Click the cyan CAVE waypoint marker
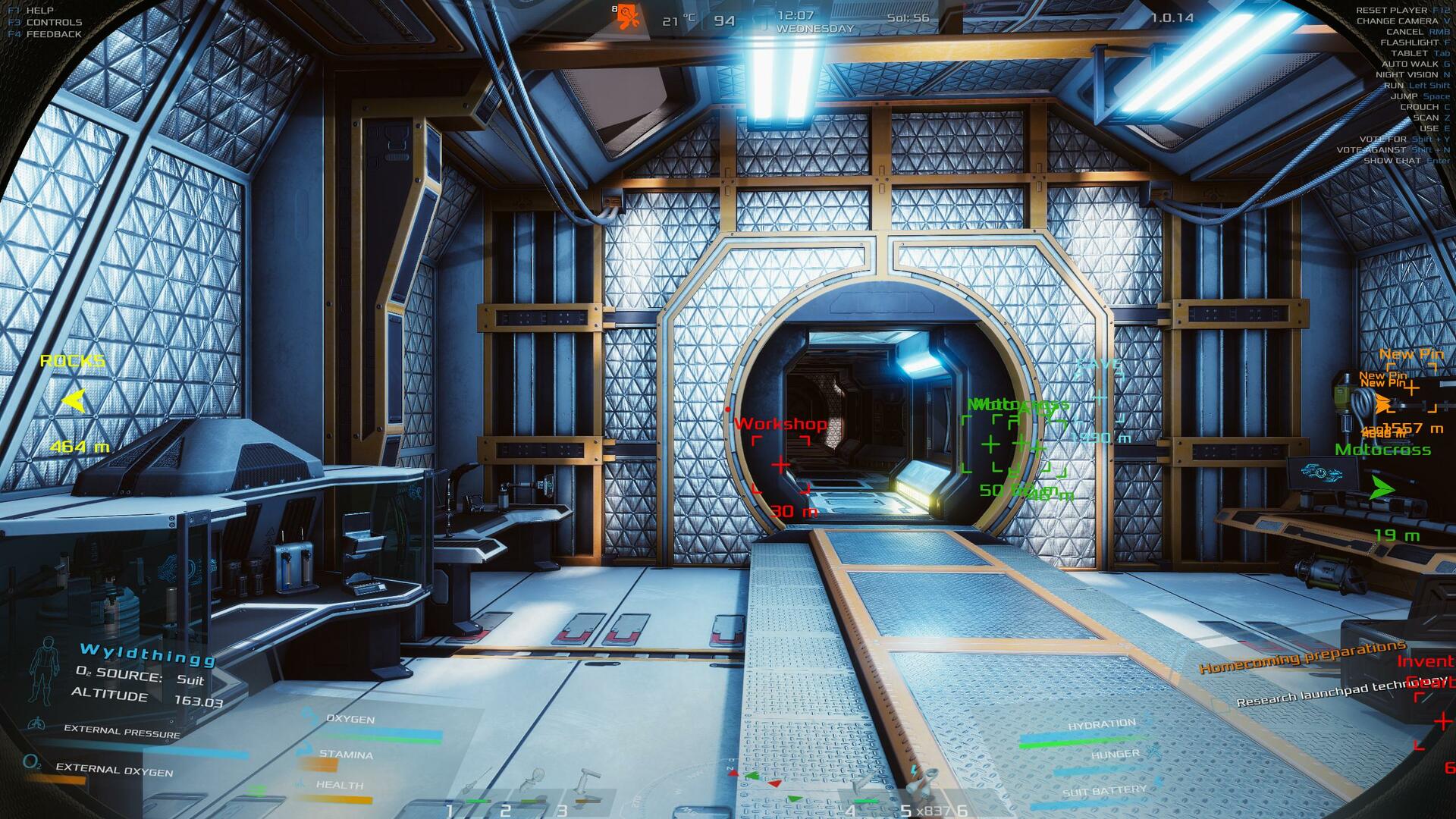Image resolution: width=1456 pixels, height=819 pixels. pyautogui.click(x=1100, y=397)
